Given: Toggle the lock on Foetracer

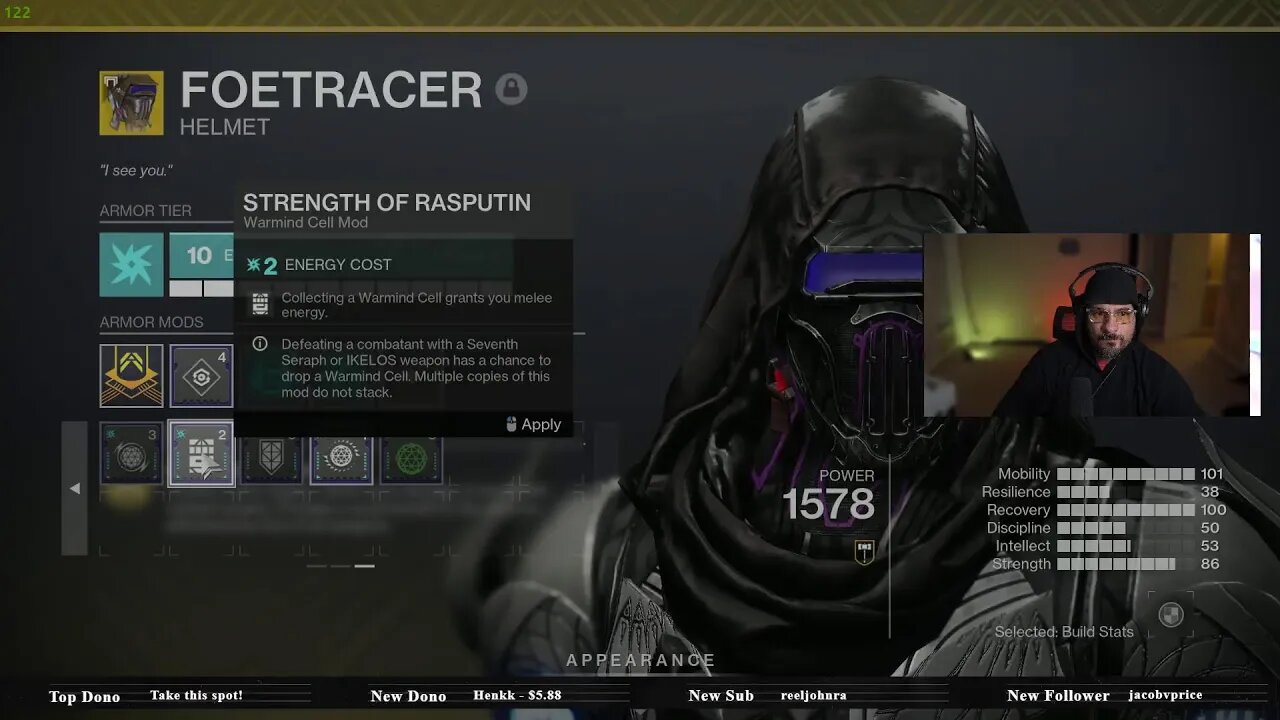Looking at the screenshot, I should click(x=511, y=90).
